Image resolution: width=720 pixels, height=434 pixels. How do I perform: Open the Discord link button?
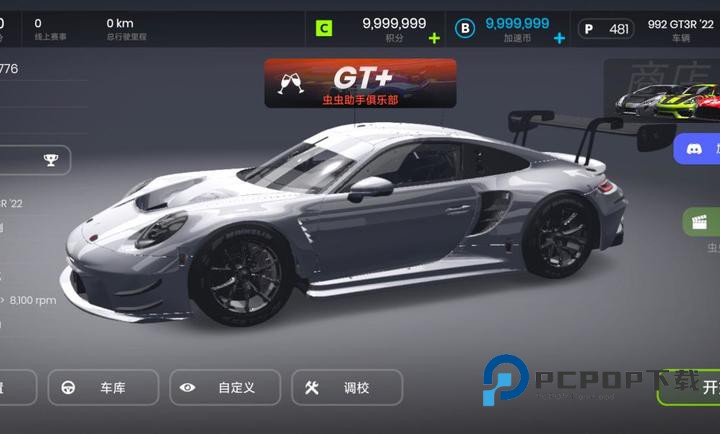coord(697,150)
